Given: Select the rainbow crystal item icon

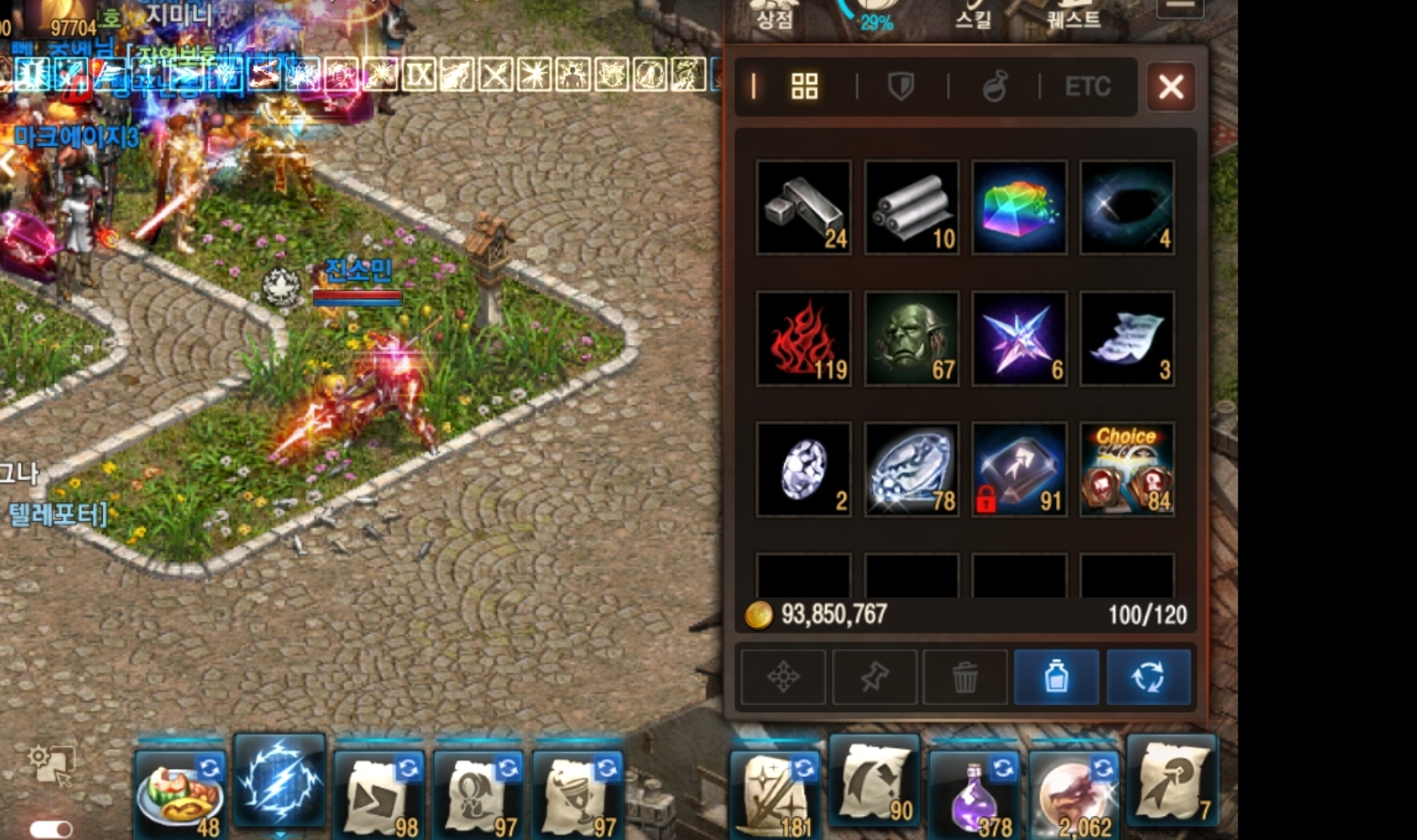Looking at the screenshot, I should [1019, 208].
